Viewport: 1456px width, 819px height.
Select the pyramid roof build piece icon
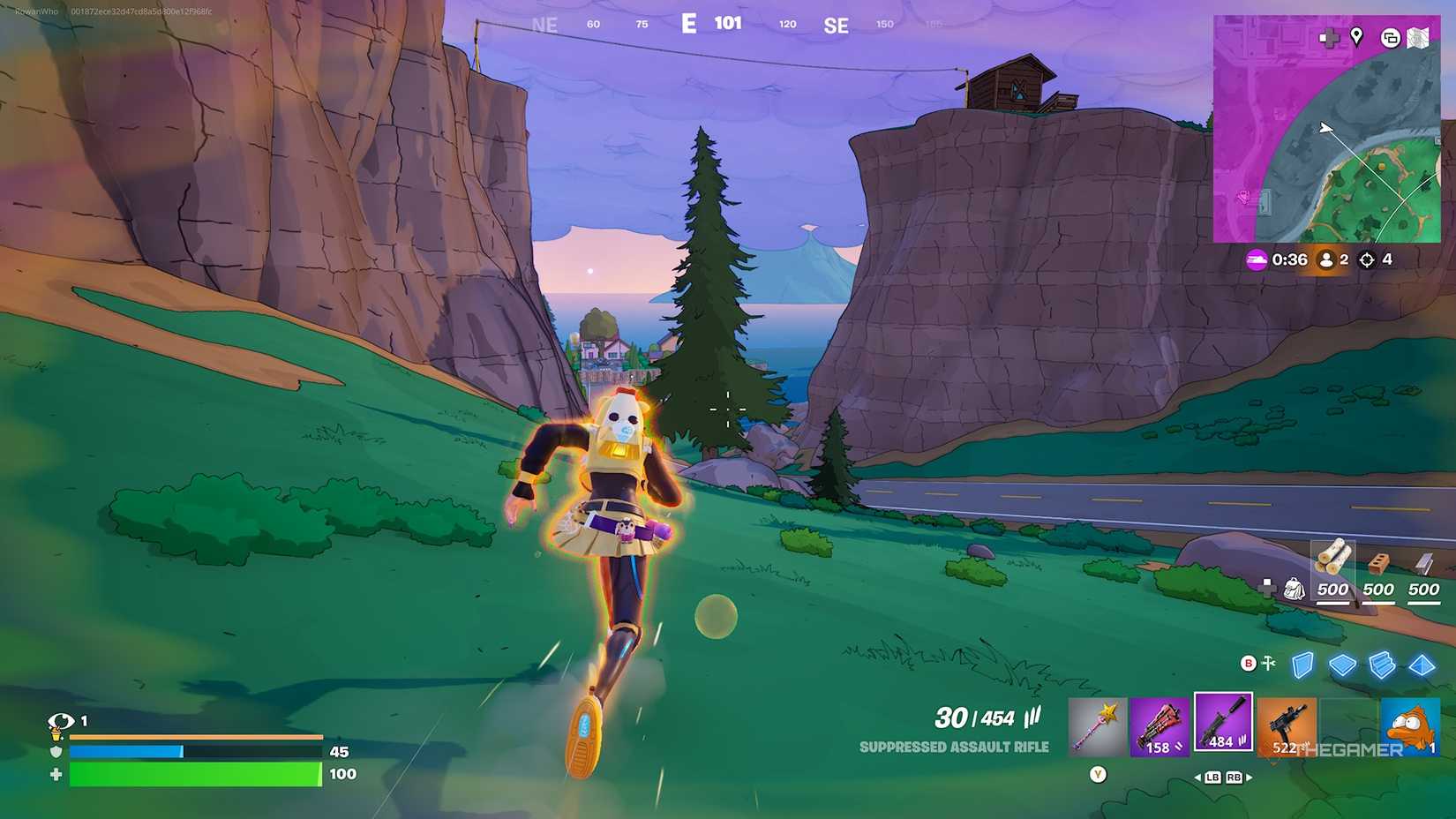pyautogui.click(x=1422, y=665)
